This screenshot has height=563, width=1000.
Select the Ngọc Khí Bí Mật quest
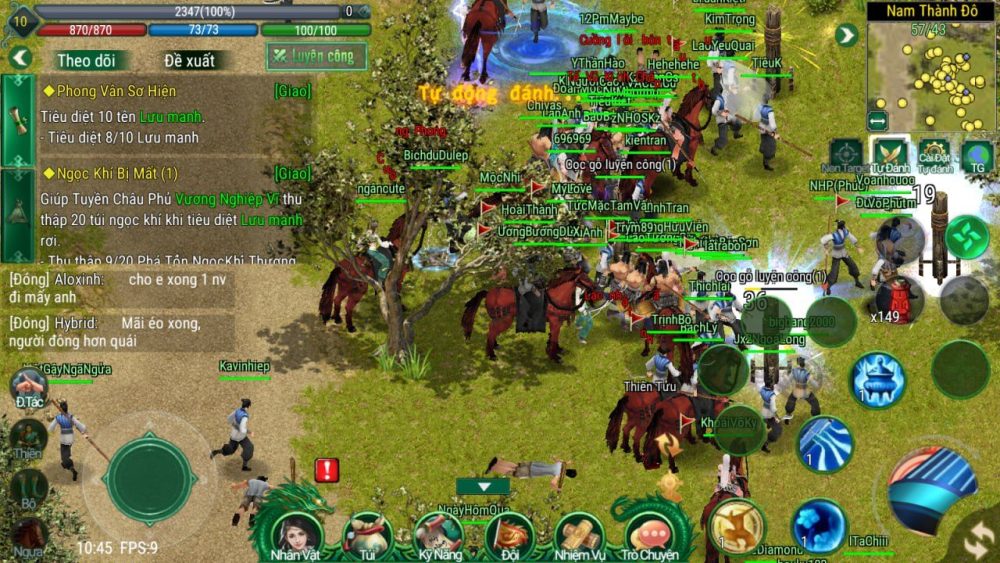tap(110, 173)
